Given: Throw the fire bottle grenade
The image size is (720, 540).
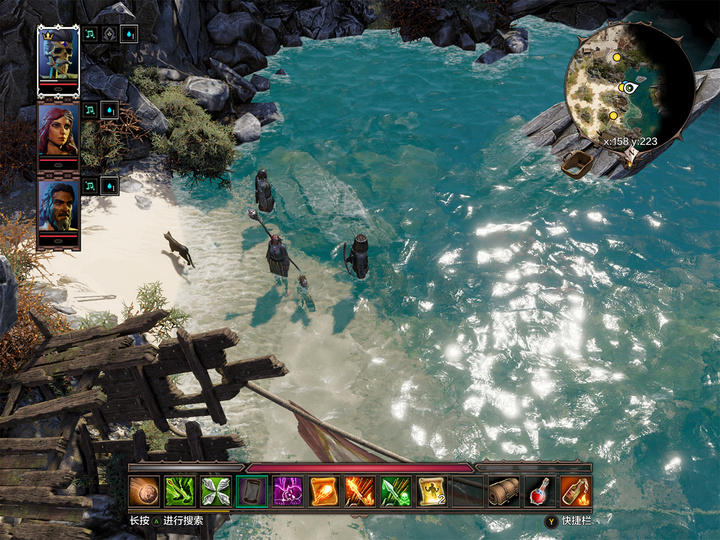Looking at the screenshot, I should click(x=576, y=491).
